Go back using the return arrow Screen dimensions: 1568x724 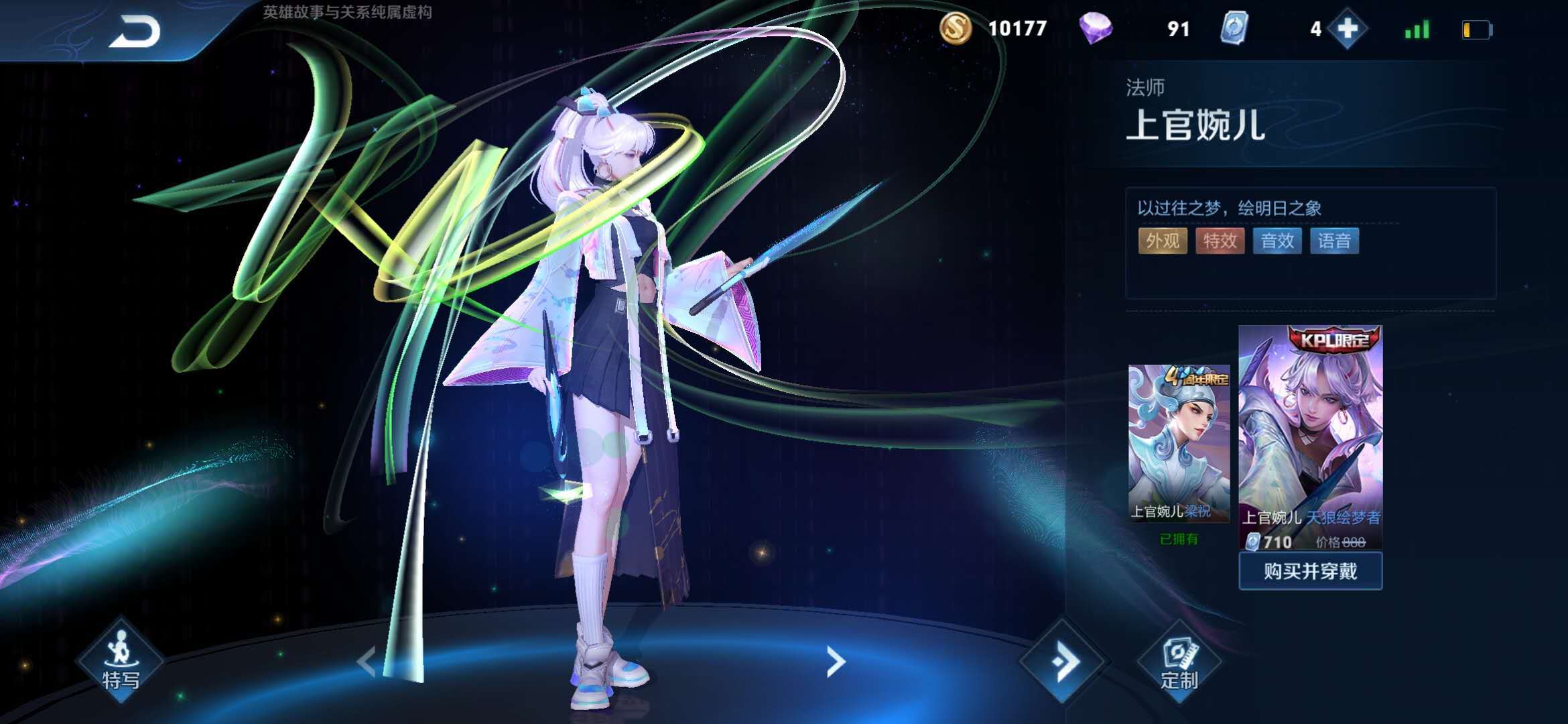click(x=135, y=32)
